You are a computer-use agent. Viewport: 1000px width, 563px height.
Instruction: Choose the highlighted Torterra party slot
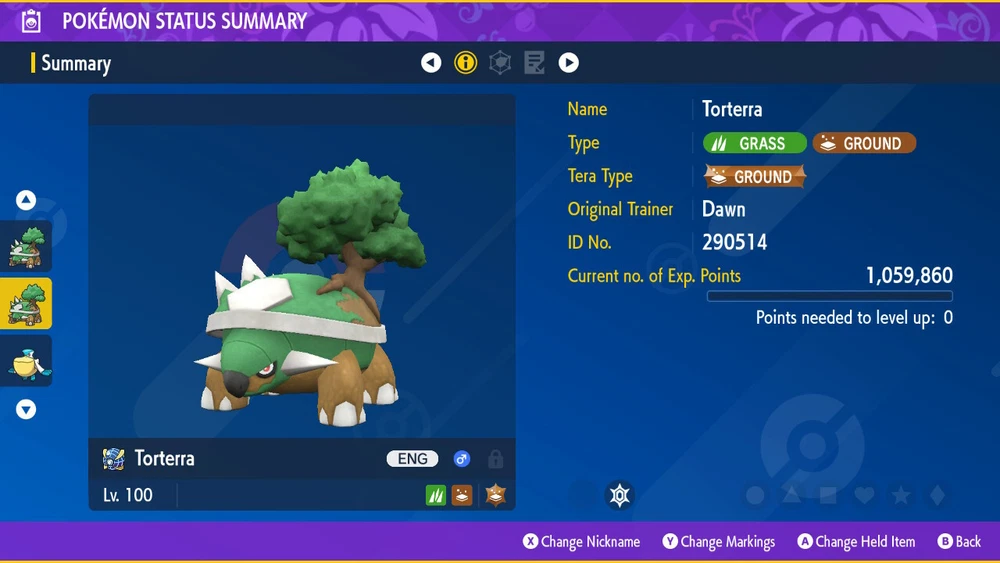[x=26, y=303]
